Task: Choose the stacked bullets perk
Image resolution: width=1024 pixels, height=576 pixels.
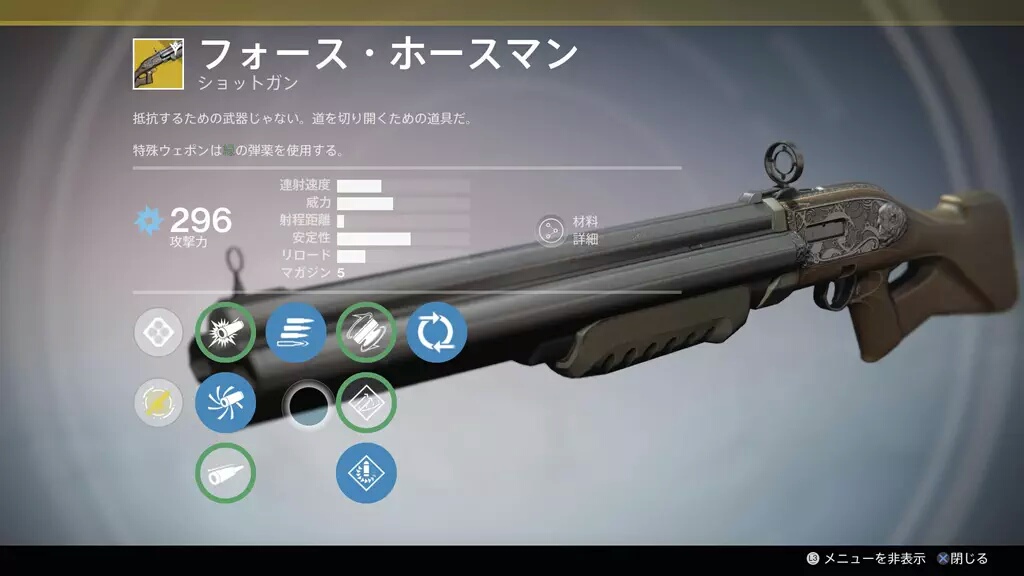Action: [296, 332]
